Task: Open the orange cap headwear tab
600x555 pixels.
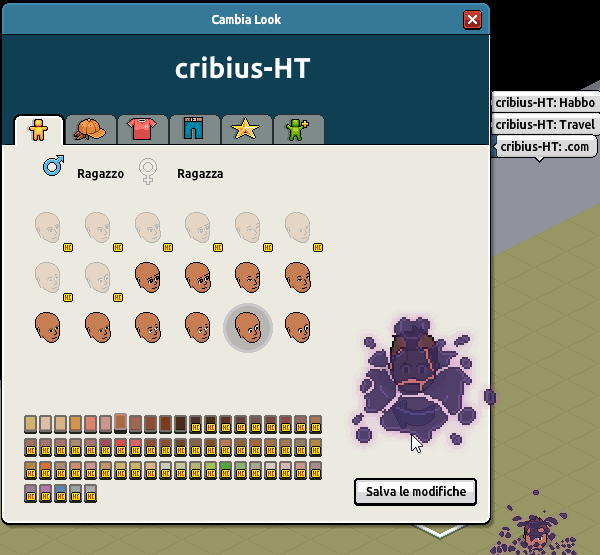Action: (x=90, y=129)
